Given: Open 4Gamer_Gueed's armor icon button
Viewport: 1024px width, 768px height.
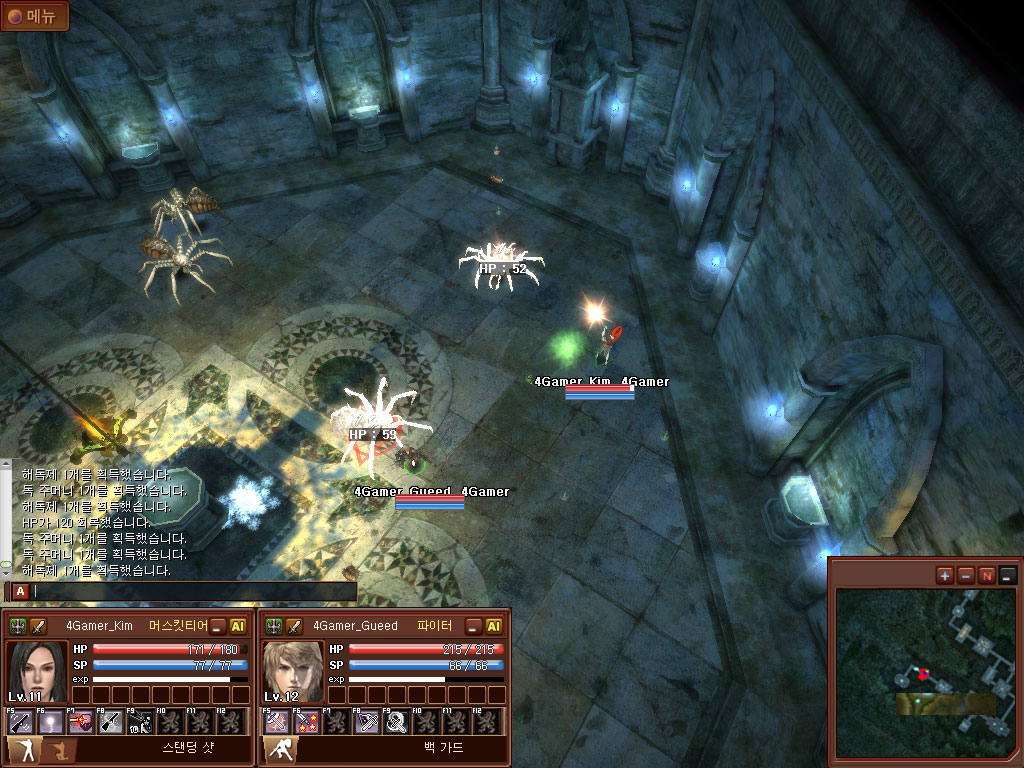Looking at the screenshot, I should point(274,626).
